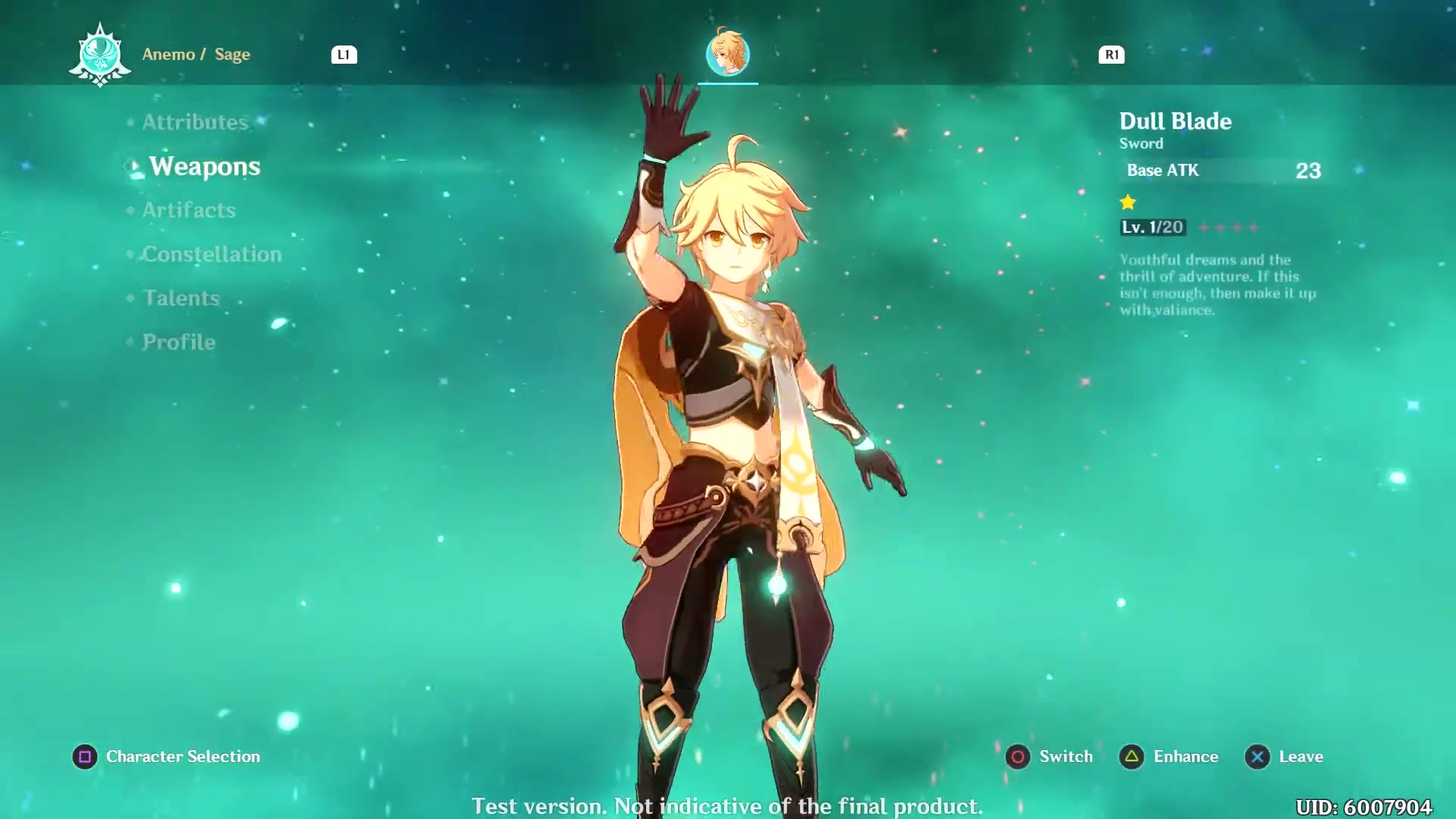Open the Profile tab

177,342
